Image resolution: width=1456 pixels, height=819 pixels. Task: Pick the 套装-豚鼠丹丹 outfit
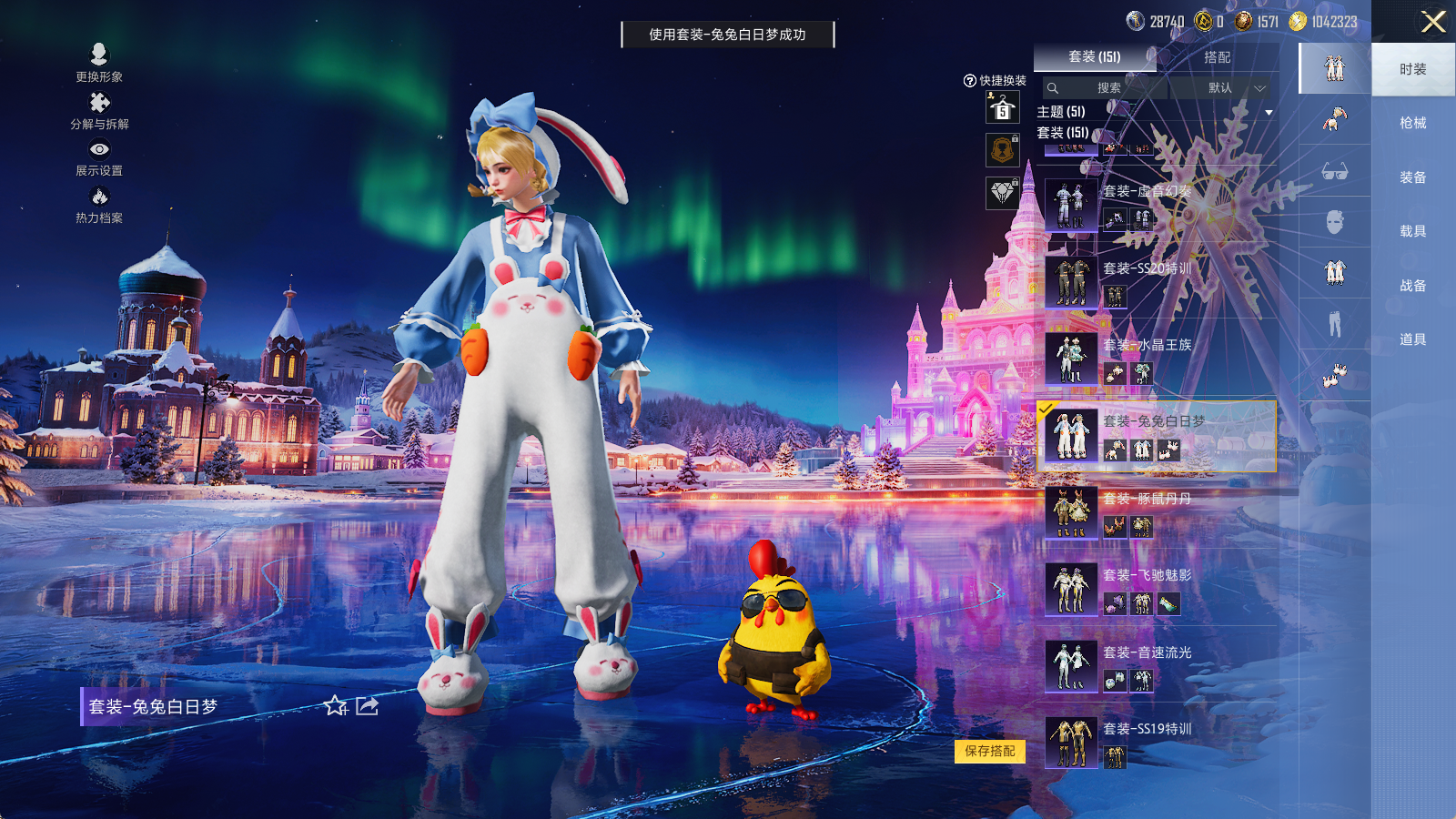1156,511
